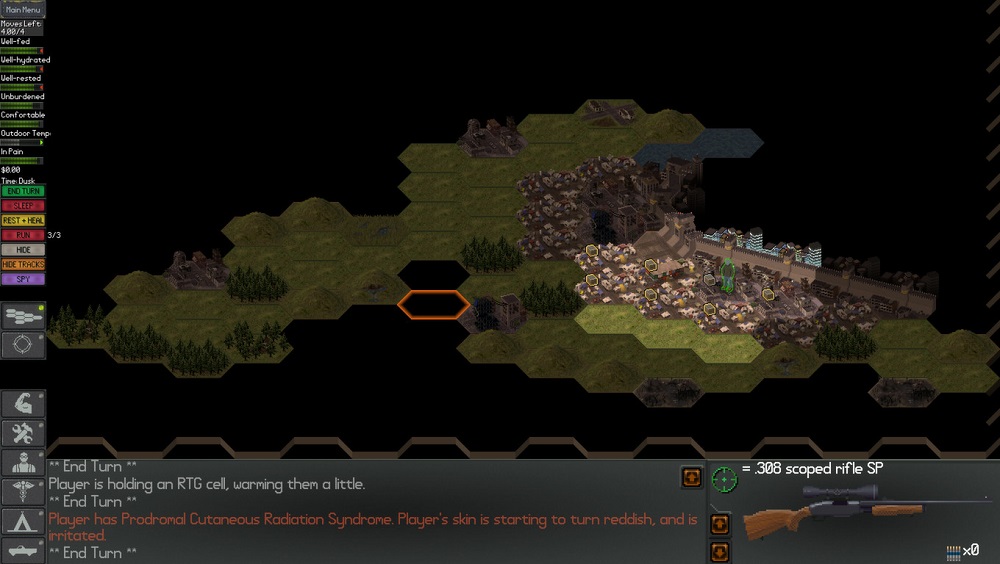Open the crafting tools icon
This screenshot has width=1000, height=564.
coord(22,433)
